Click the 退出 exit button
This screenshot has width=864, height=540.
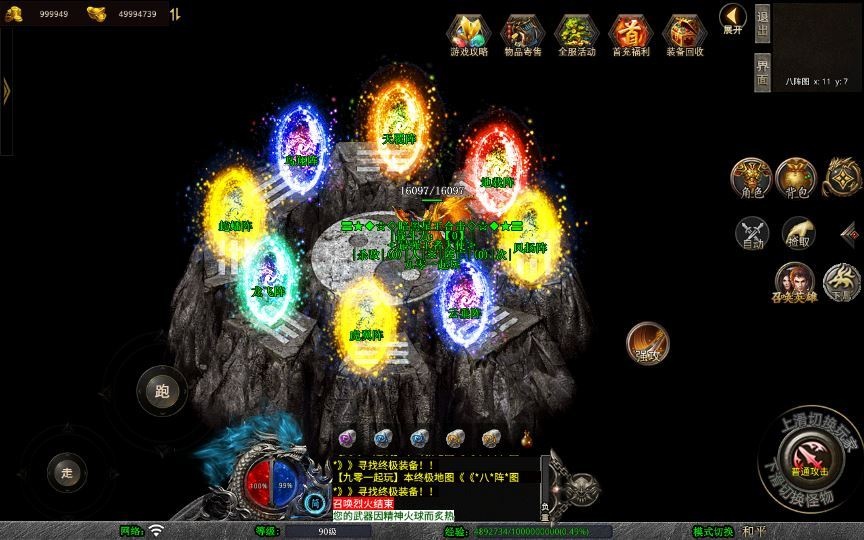pos(762,24)
